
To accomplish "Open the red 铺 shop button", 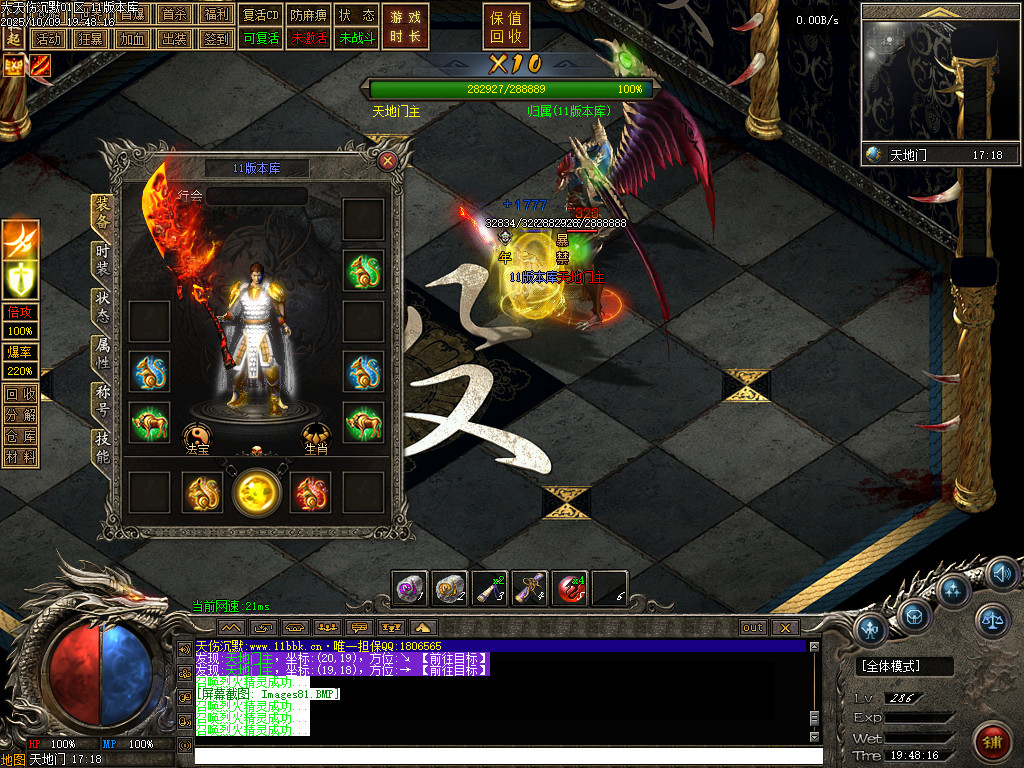I will pos(990,742).
